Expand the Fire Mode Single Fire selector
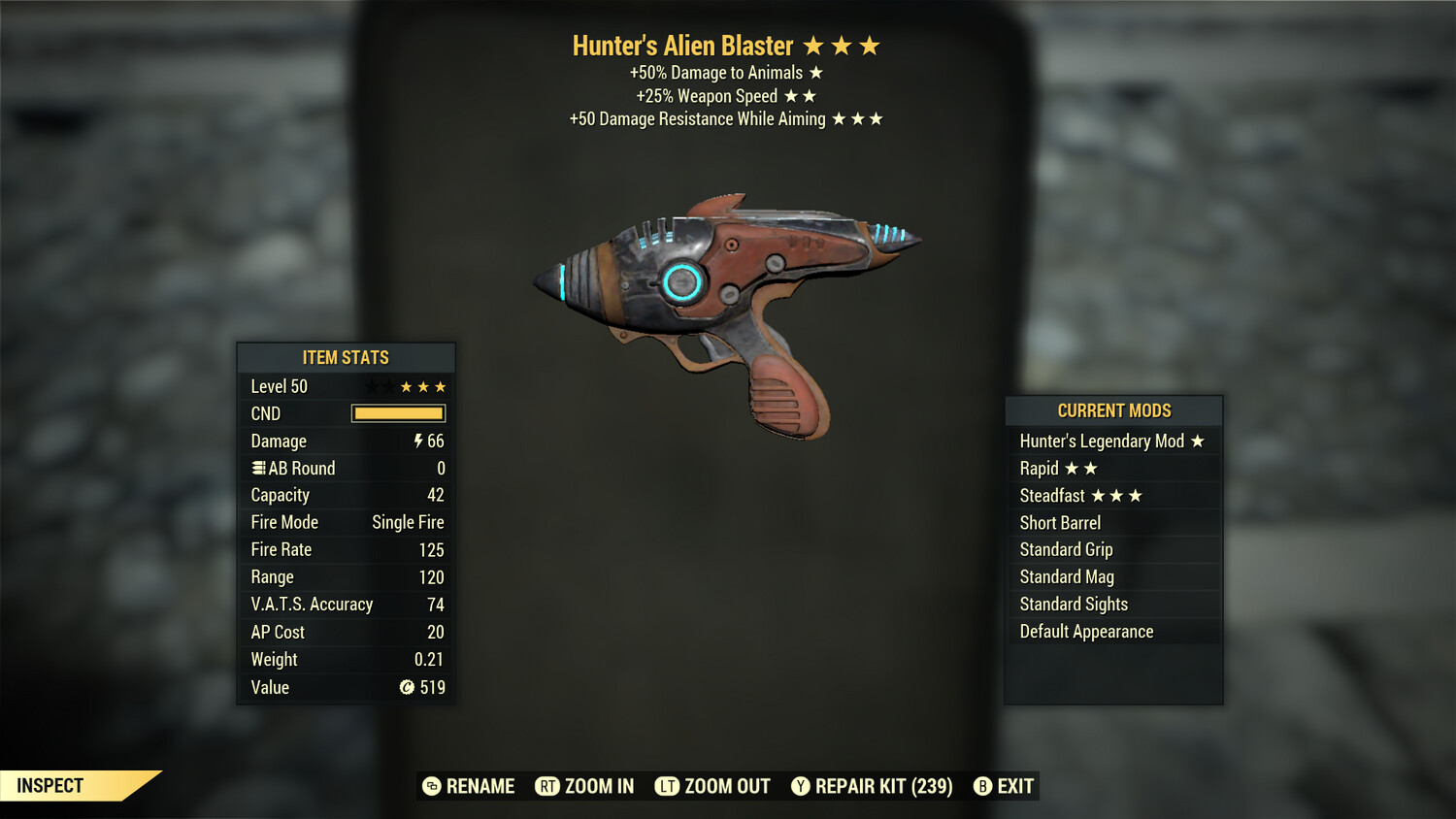 coord(407,522)
